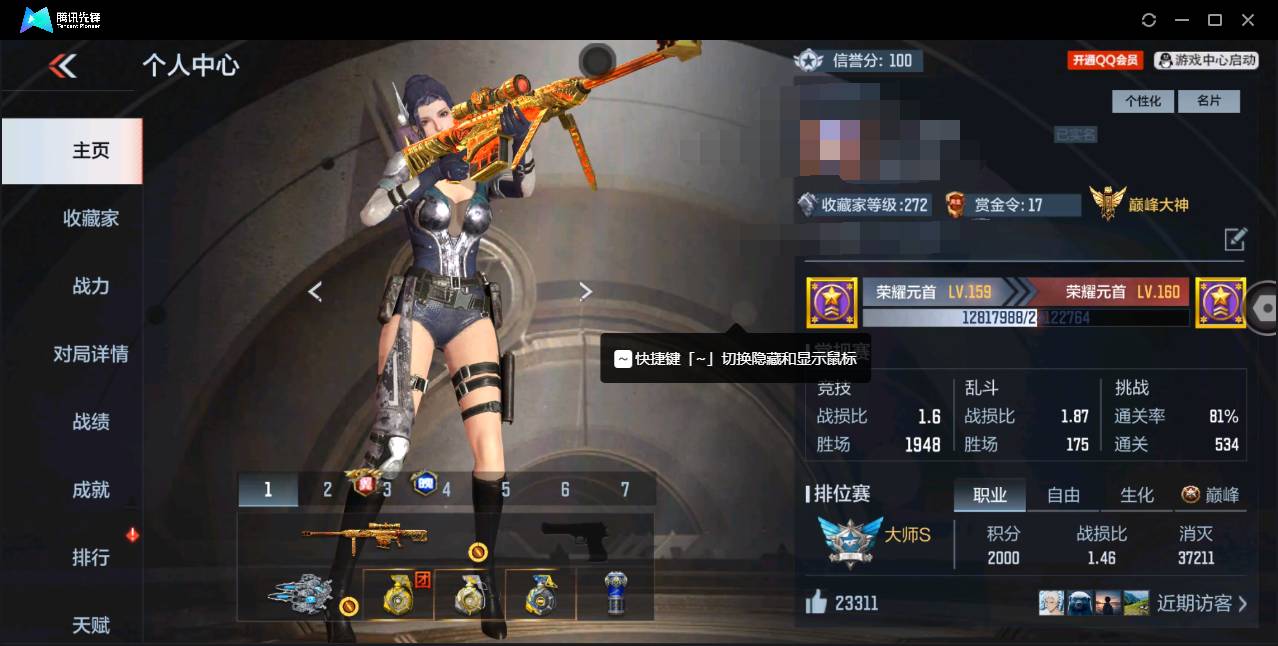View the 排行 rankings page
The width and height of the screenshot is (1278, 646).
tap(91, 557)
